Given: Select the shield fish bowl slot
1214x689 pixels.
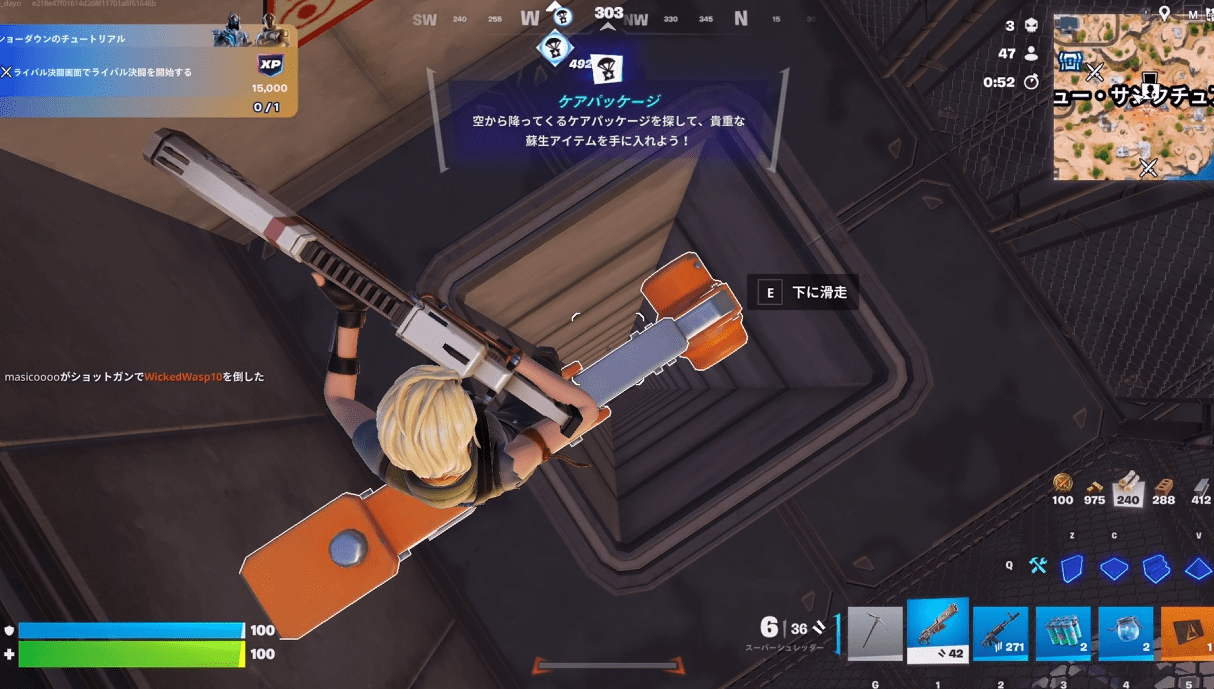Looking at the screenshot, I should coord(1126,634).
